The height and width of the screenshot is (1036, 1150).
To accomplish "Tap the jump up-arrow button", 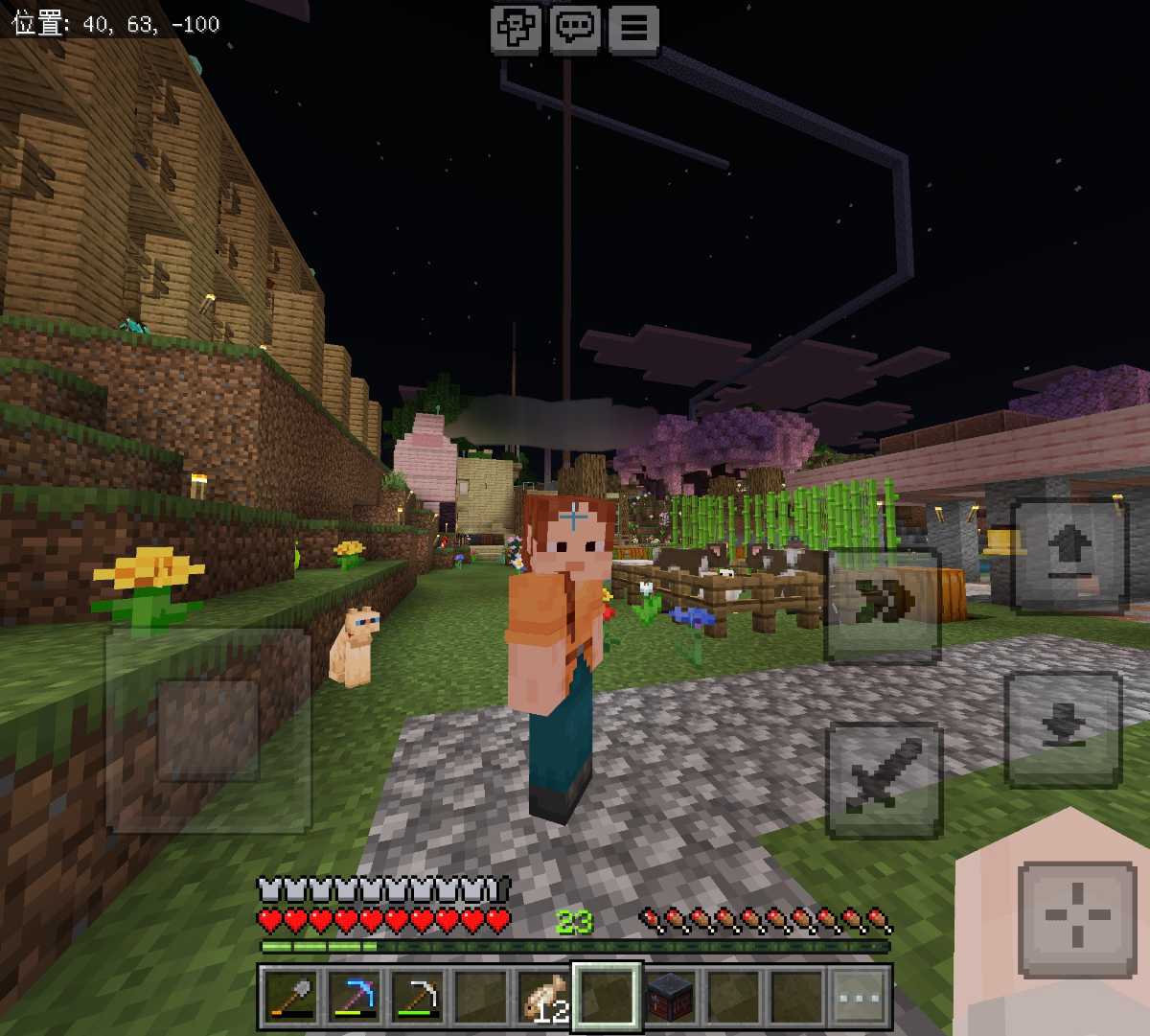I will pyautogui.click(x=1069, y=556).
